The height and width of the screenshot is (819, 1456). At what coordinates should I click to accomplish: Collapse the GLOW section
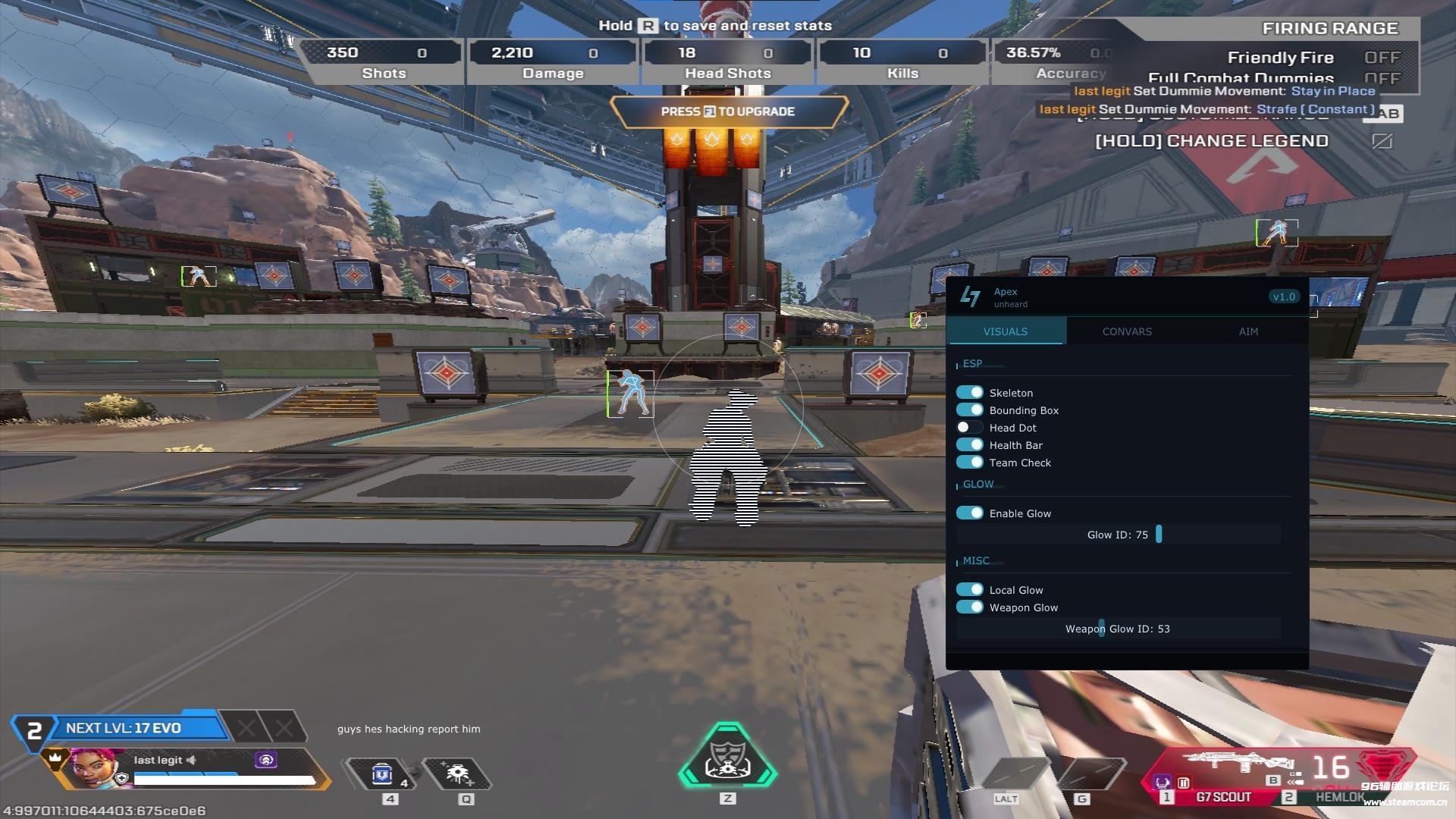coord(977,484)
